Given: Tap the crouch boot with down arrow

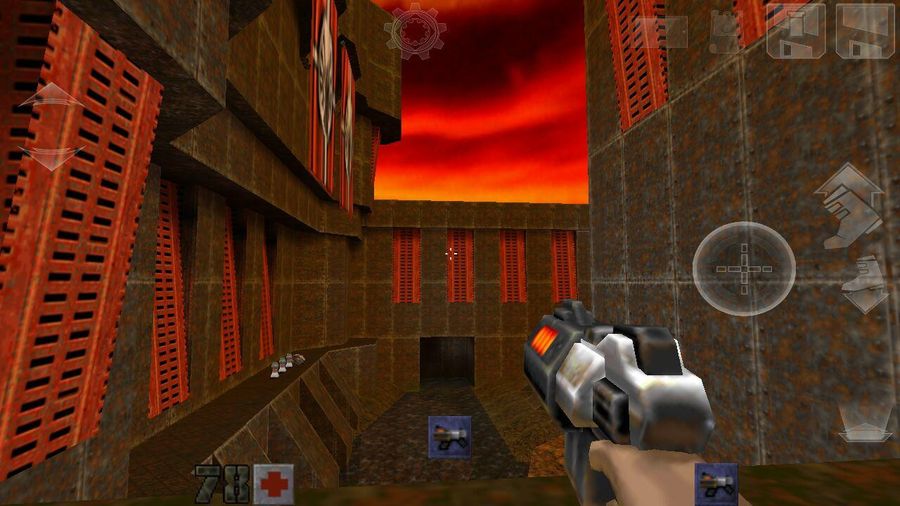Looking at the screenshot, I should tap(863, 284).
